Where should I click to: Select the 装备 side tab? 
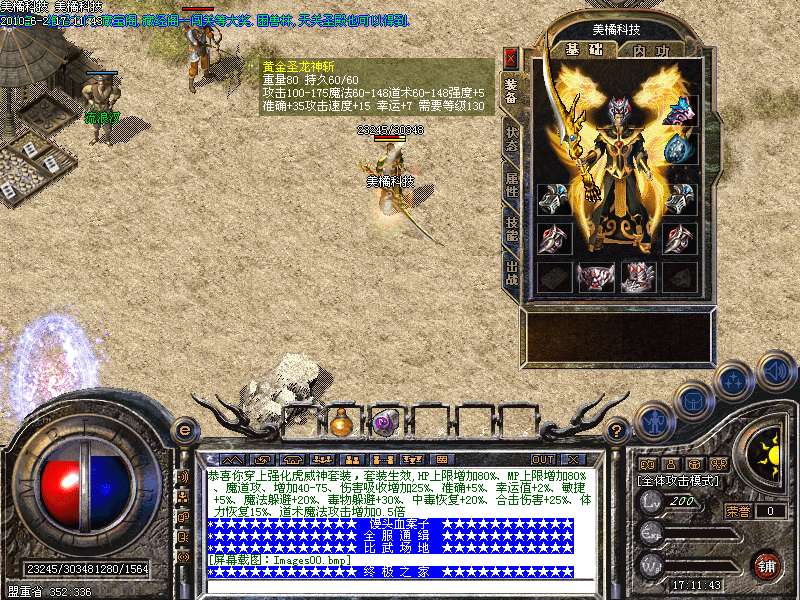(x=511, y=92)
